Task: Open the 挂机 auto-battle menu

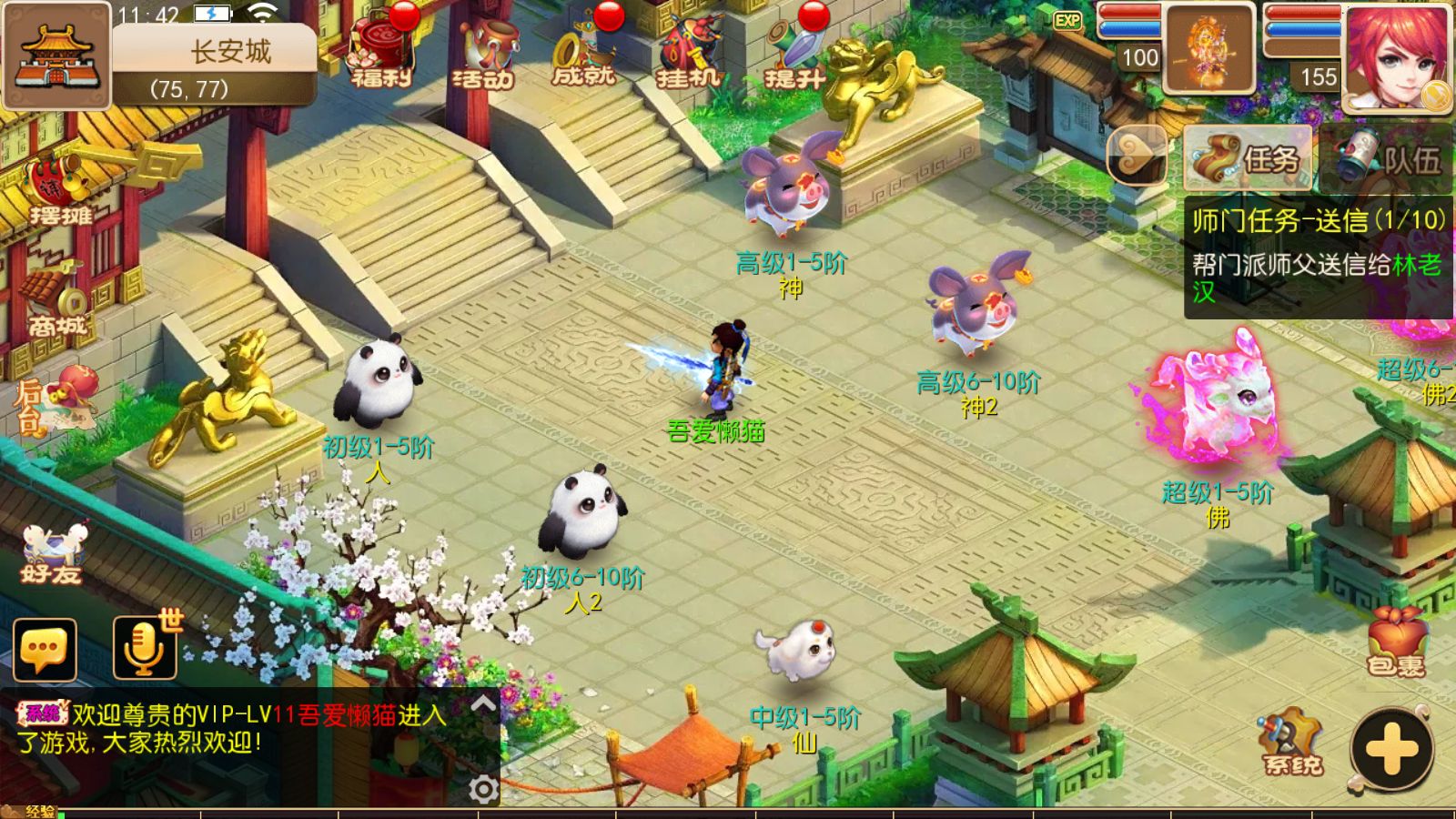Action: coord(688,55)
